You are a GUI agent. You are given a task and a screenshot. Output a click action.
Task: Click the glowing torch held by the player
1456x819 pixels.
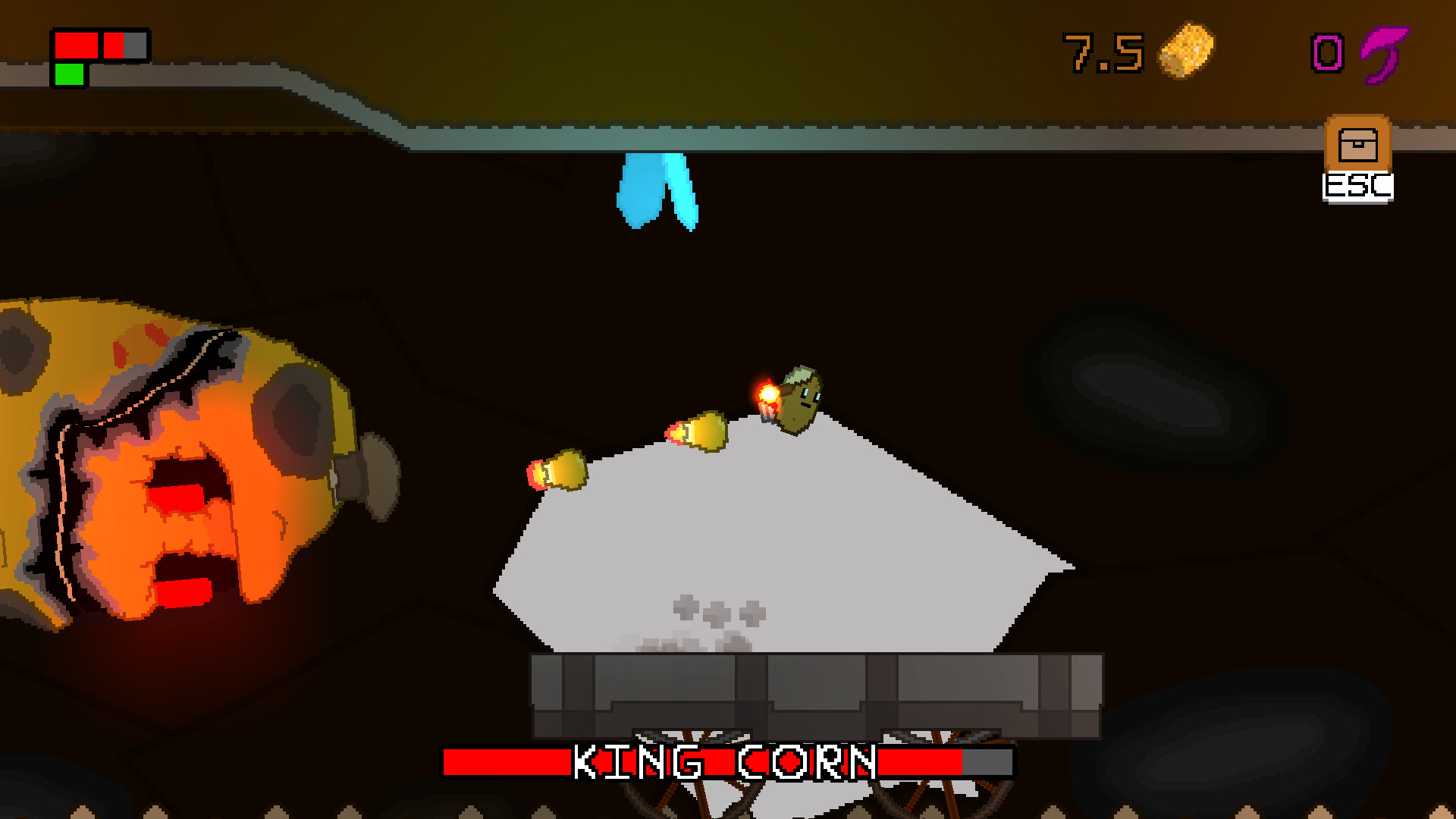click(x=766, y=394)
